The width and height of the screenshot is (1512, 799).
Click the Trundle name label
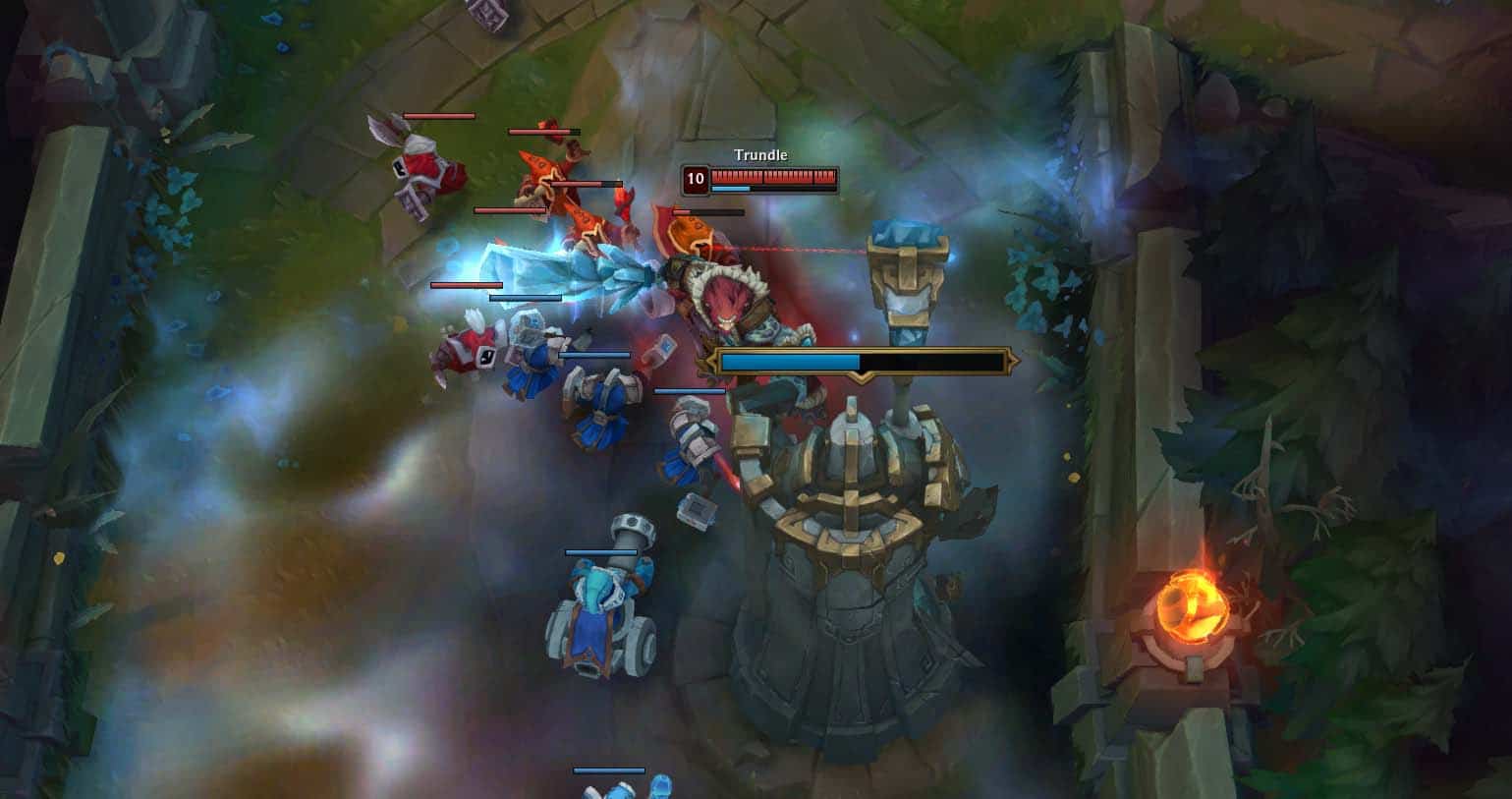pyautogui.click(x=759, y=154)
